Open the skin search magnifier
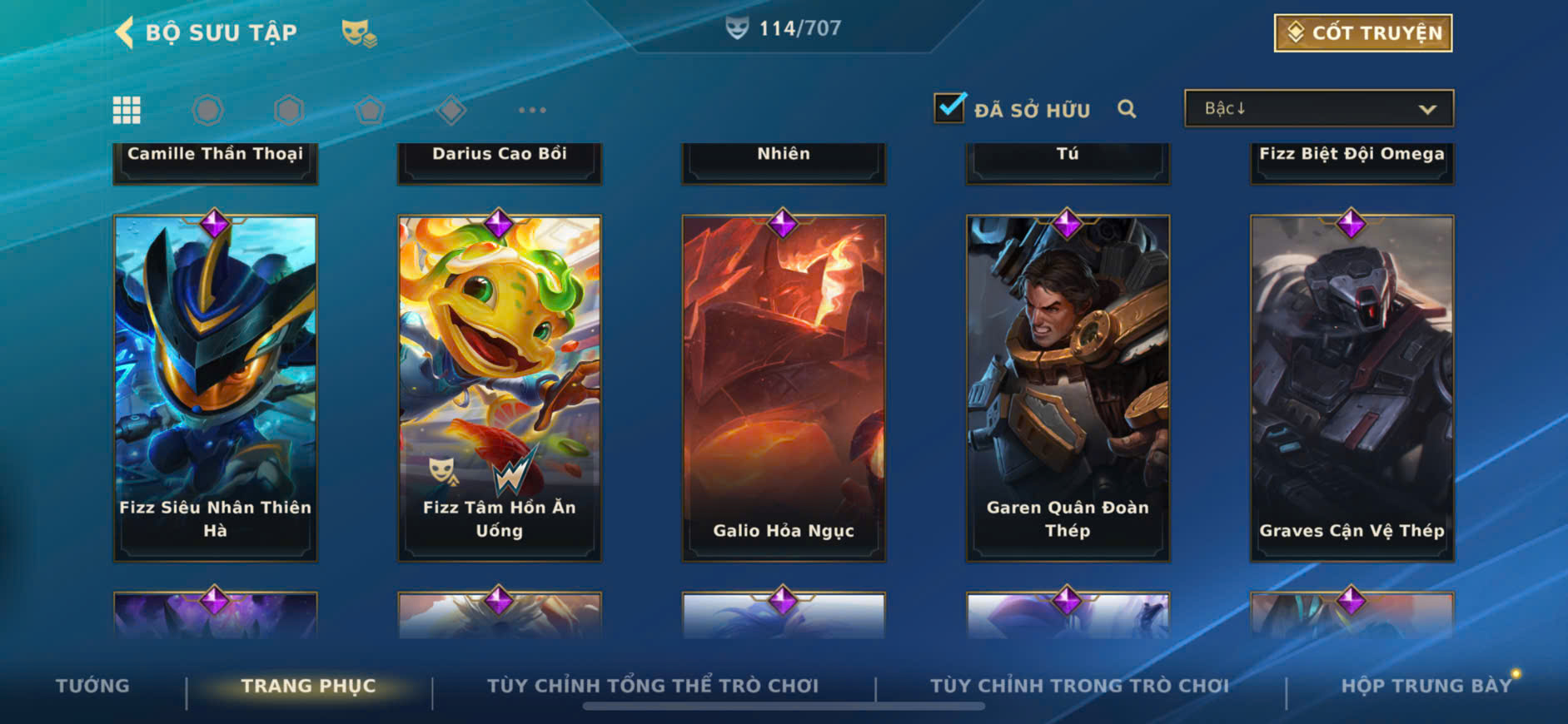This screenshot has width=1568, height=724. tap(1127, 109)
